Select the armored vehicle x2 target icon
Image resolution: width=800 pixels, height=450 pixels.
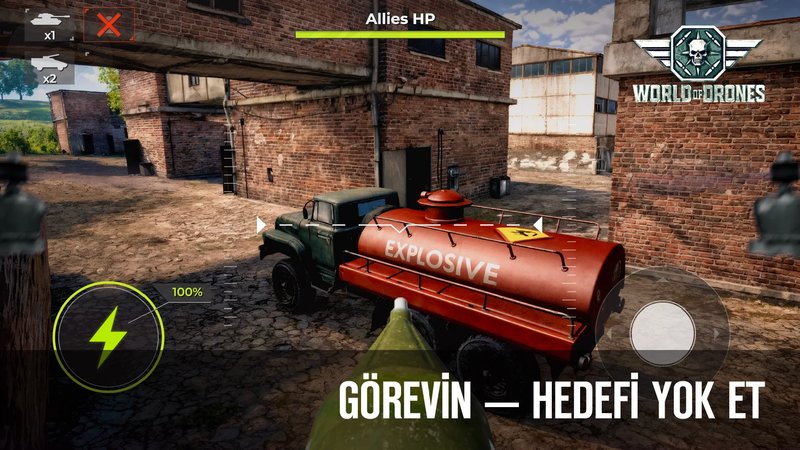click(48, 66)
